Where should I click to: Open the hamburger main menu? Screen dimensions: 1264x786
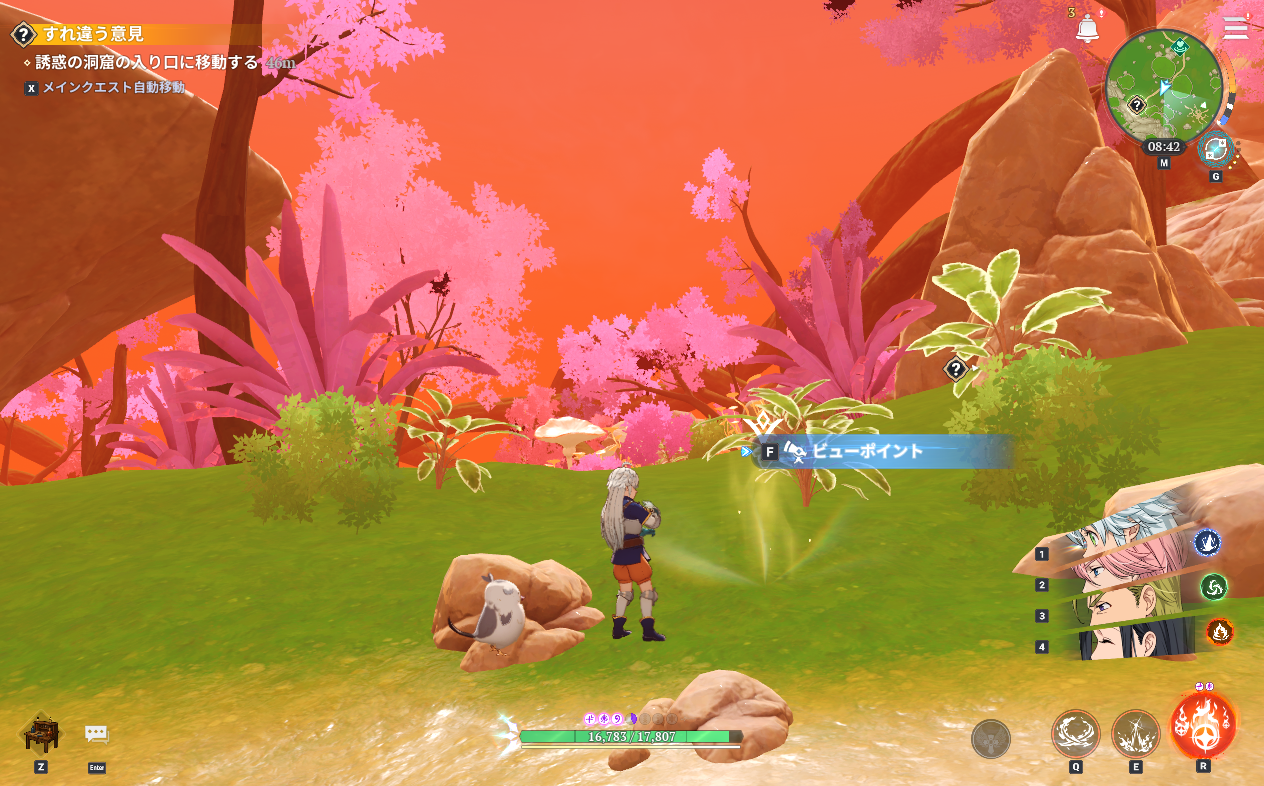point(1236,28)
